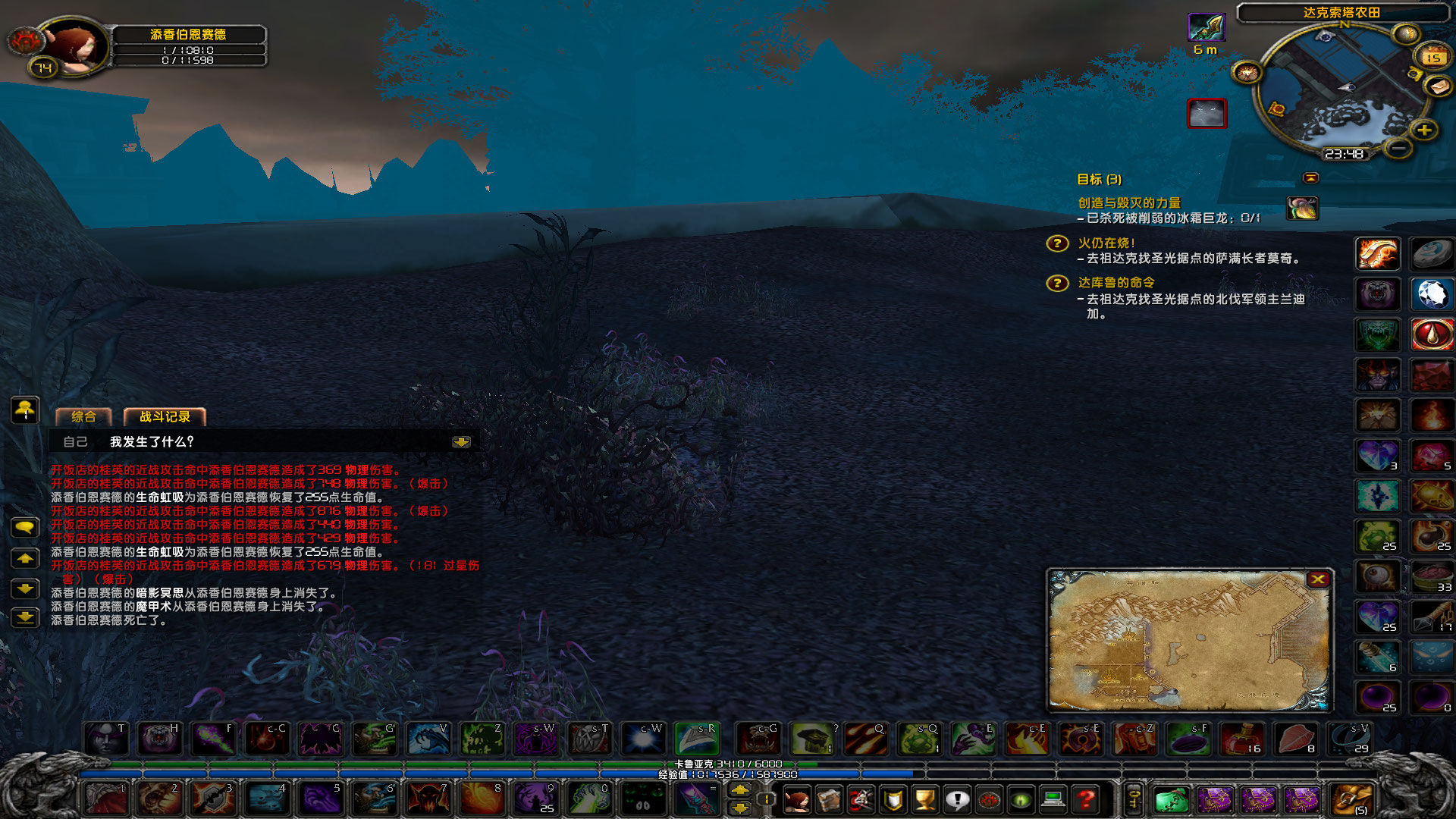Open the keyring slot

[x=1133, y=799]
